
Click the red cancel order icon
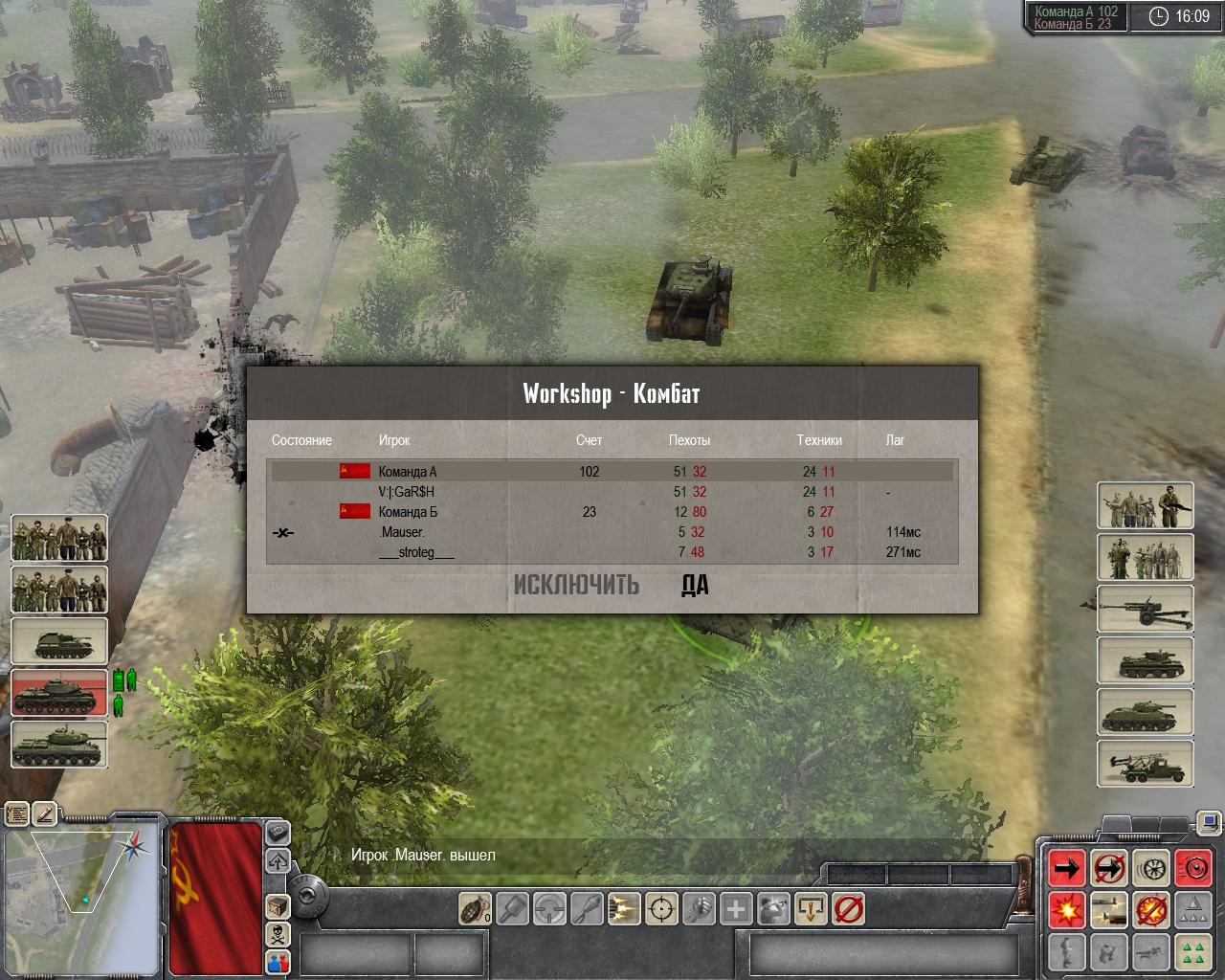click(x=849, y=907)
